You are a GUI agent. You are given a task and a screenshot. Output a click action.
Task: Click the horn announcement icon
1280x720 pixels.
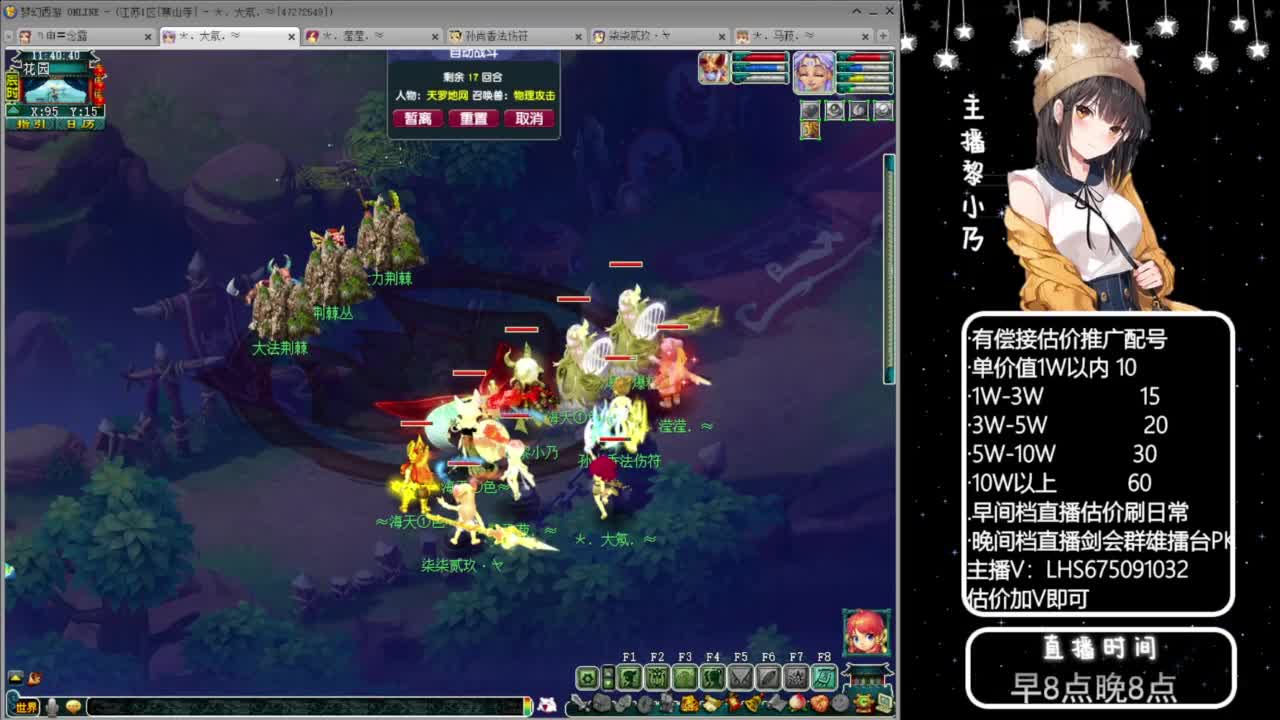[x=774, y=703]
